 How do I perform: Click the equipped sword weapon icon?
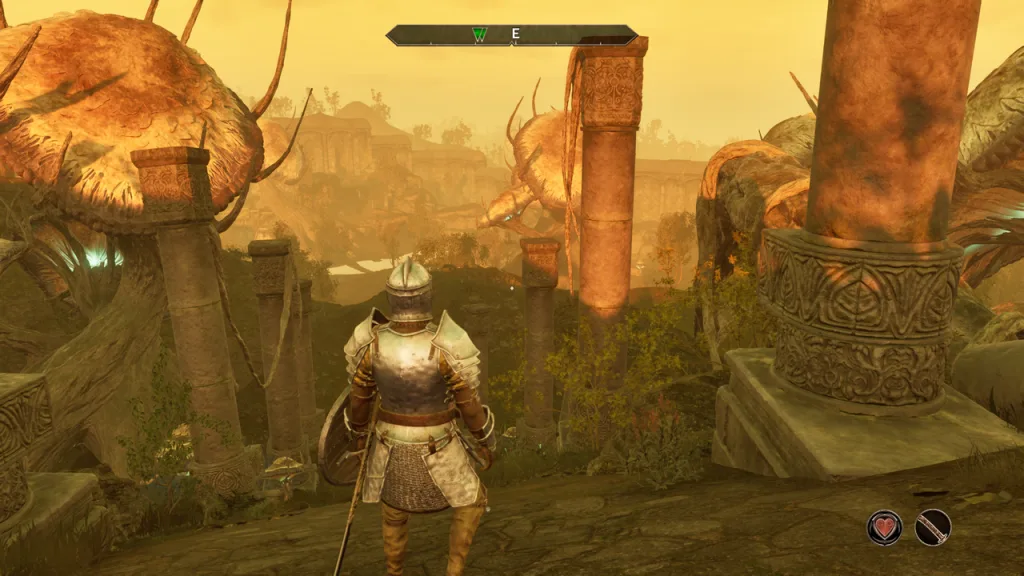[933, 527]
